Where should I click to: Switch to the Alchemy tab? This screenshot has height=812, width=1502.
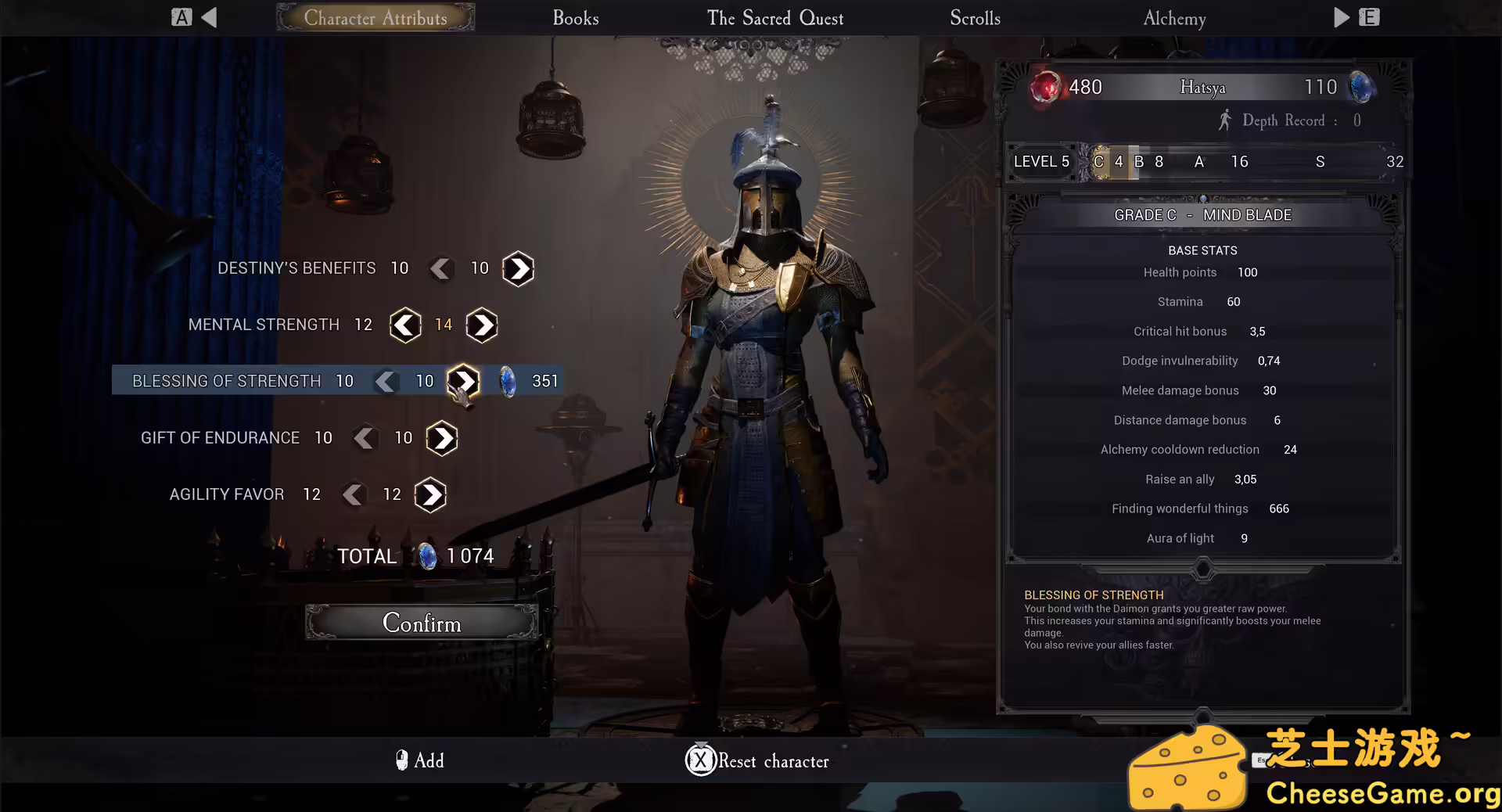[x=1173, y=18]
